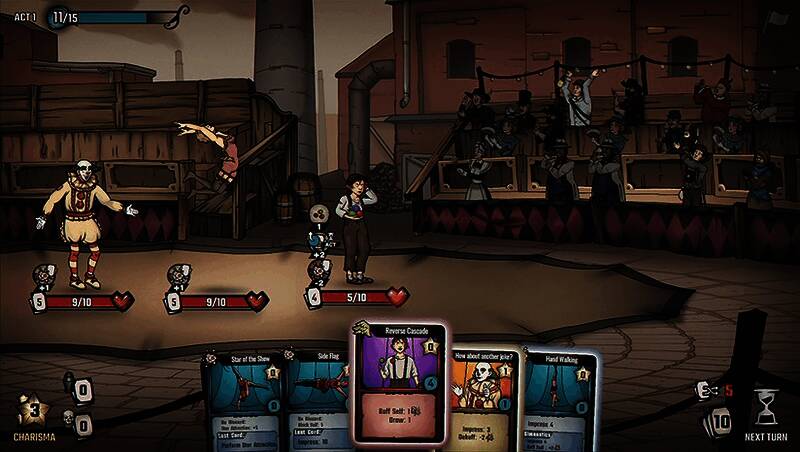The height and width of the screenshot is (452, 800).
Task: Select the Reverse Cascade card
Action: pos(399,380)
